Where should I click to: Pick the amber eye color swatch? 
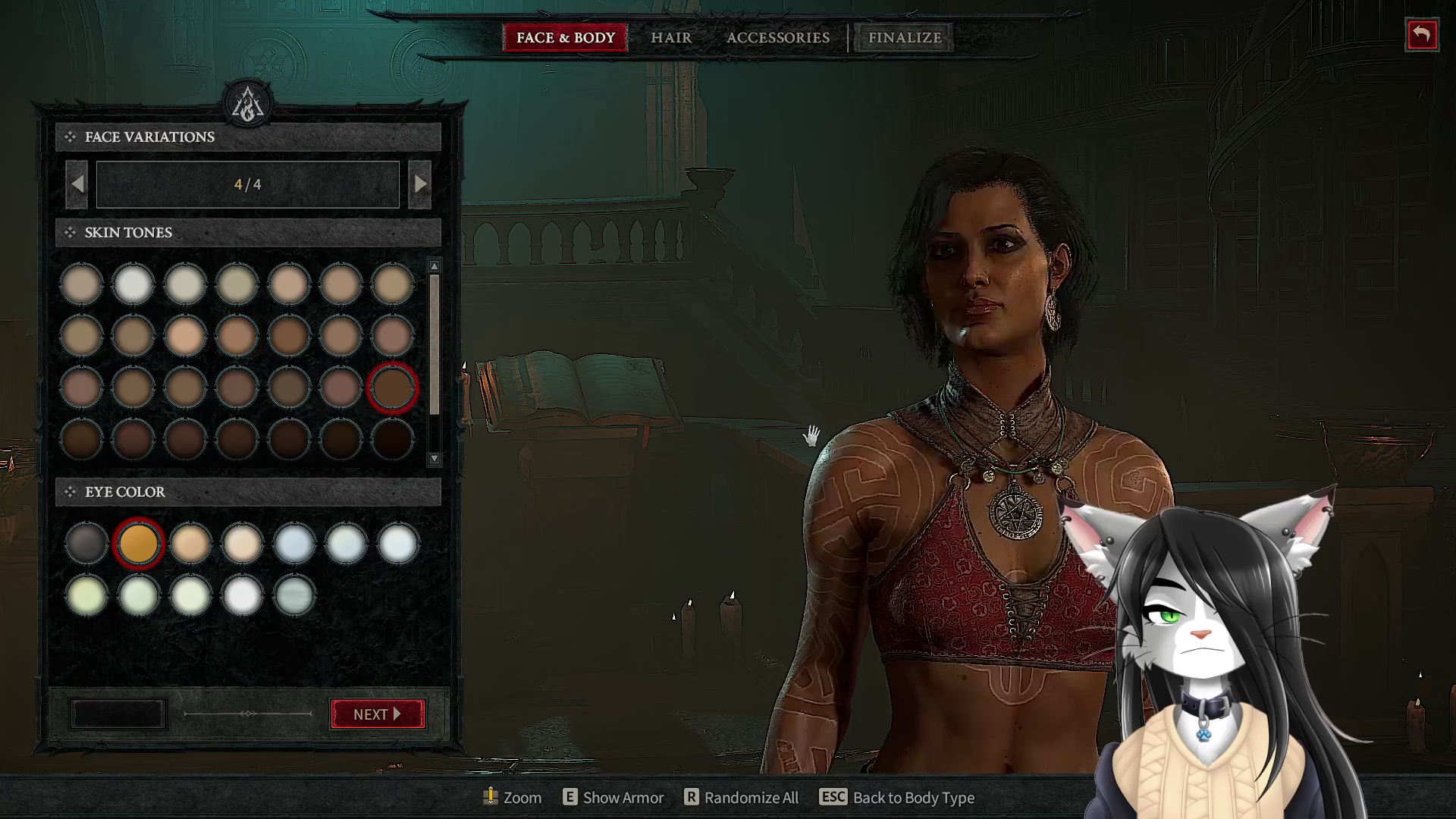138,543
